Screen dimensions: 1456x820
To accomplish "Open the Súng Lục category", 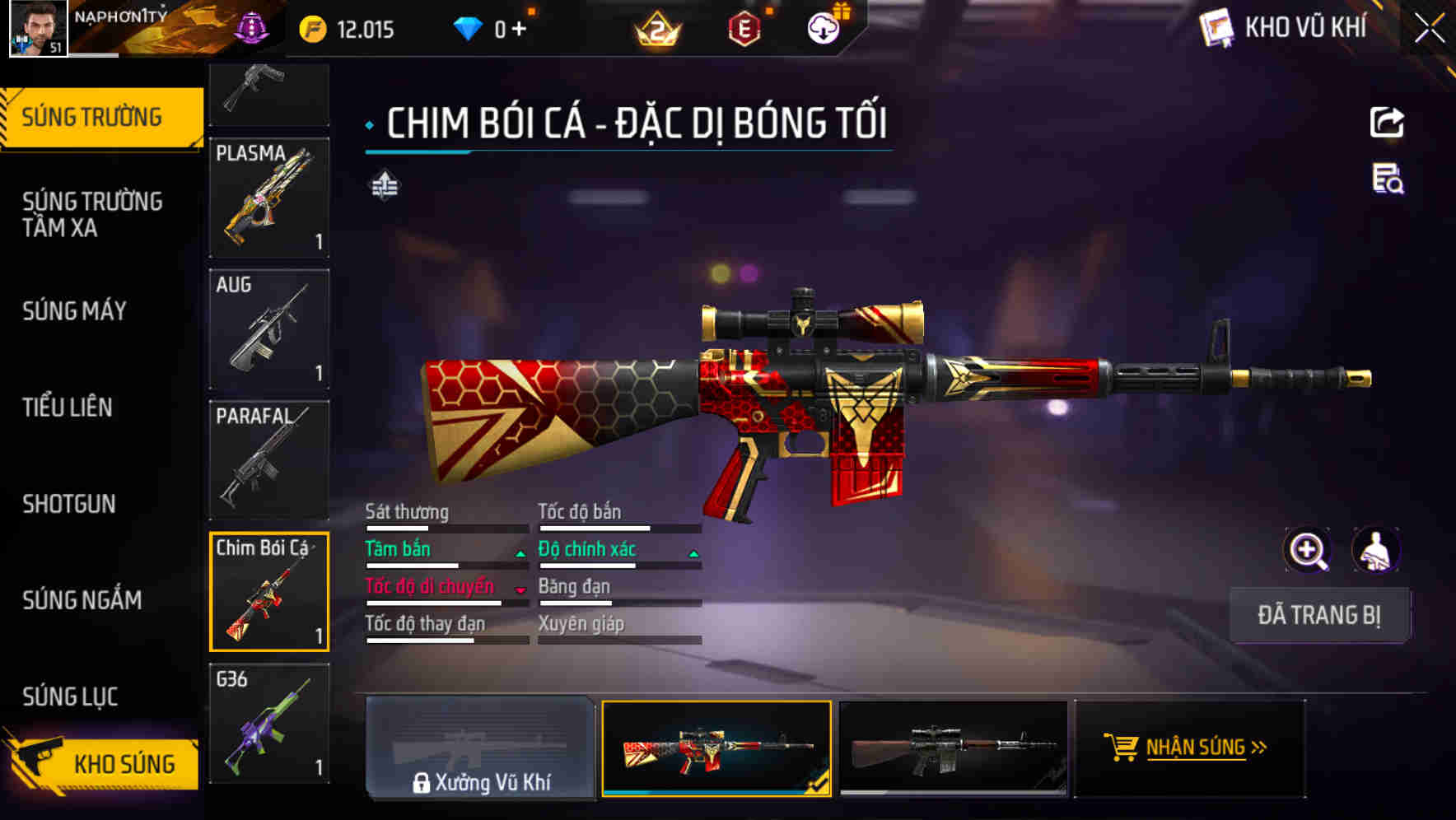I will (x=70, y=697).
